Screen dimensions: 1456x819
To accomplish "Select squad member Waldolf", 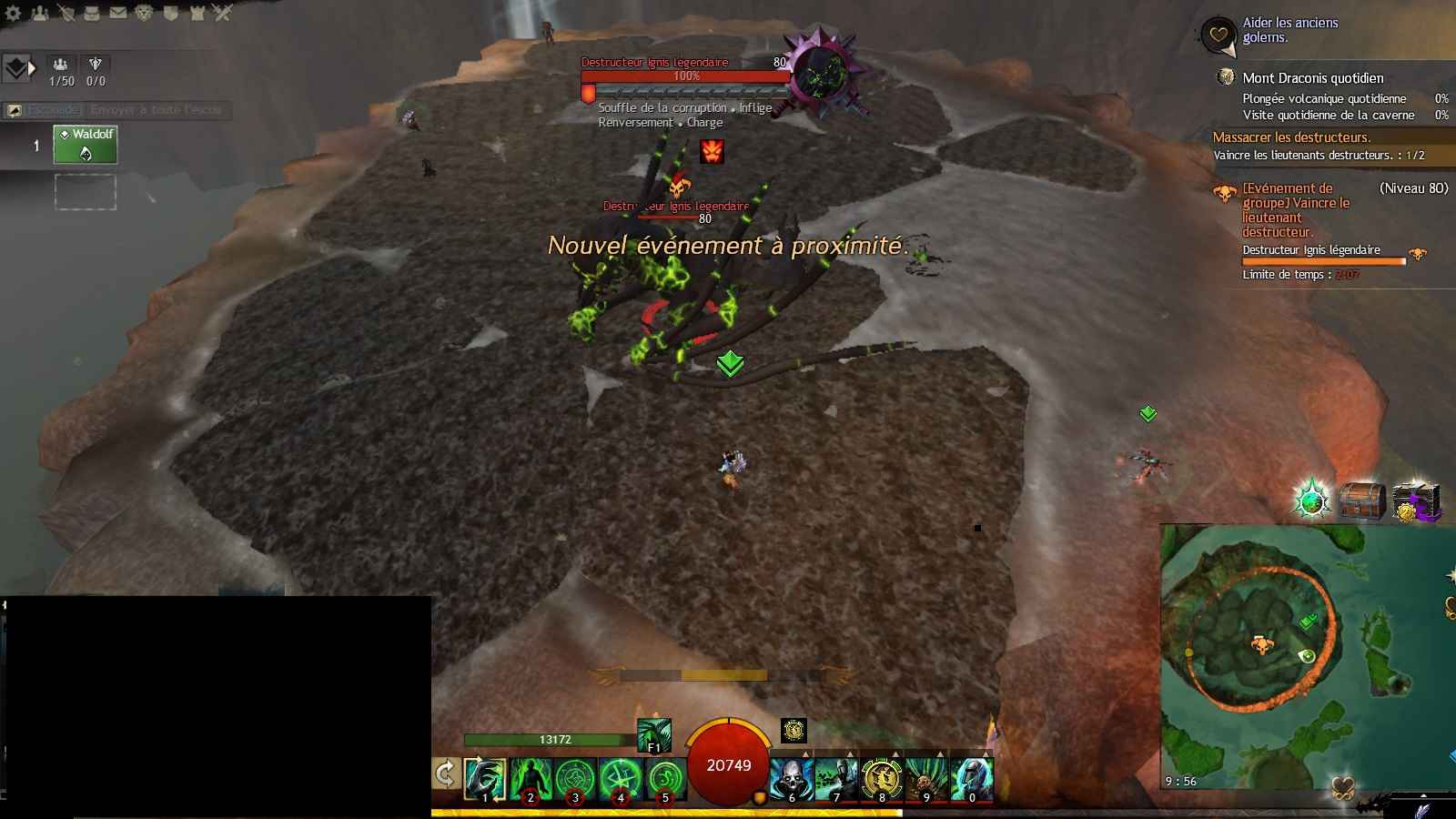I will pos(86,145).
